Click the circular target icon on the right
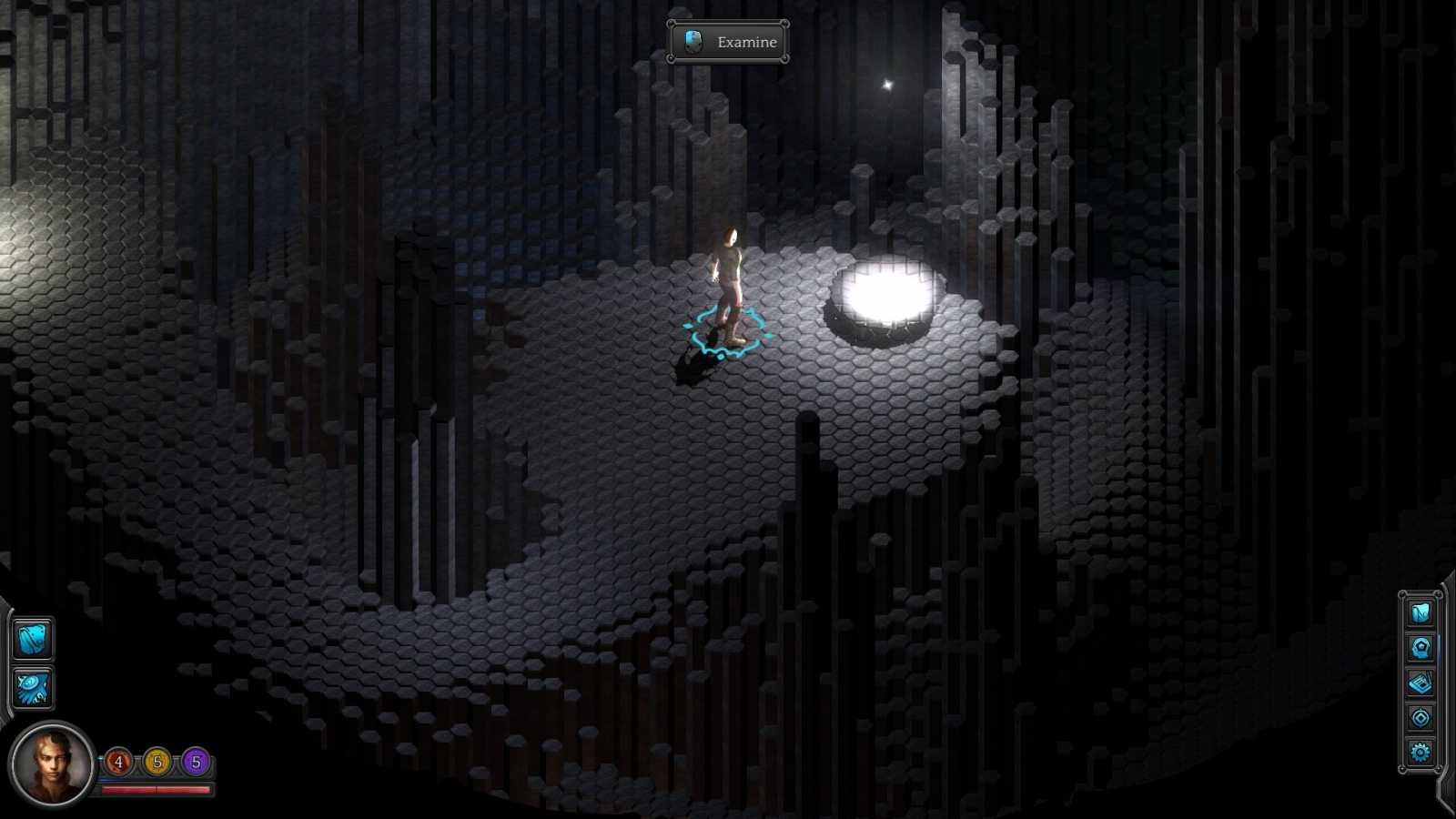 [x=1420, y=717]
